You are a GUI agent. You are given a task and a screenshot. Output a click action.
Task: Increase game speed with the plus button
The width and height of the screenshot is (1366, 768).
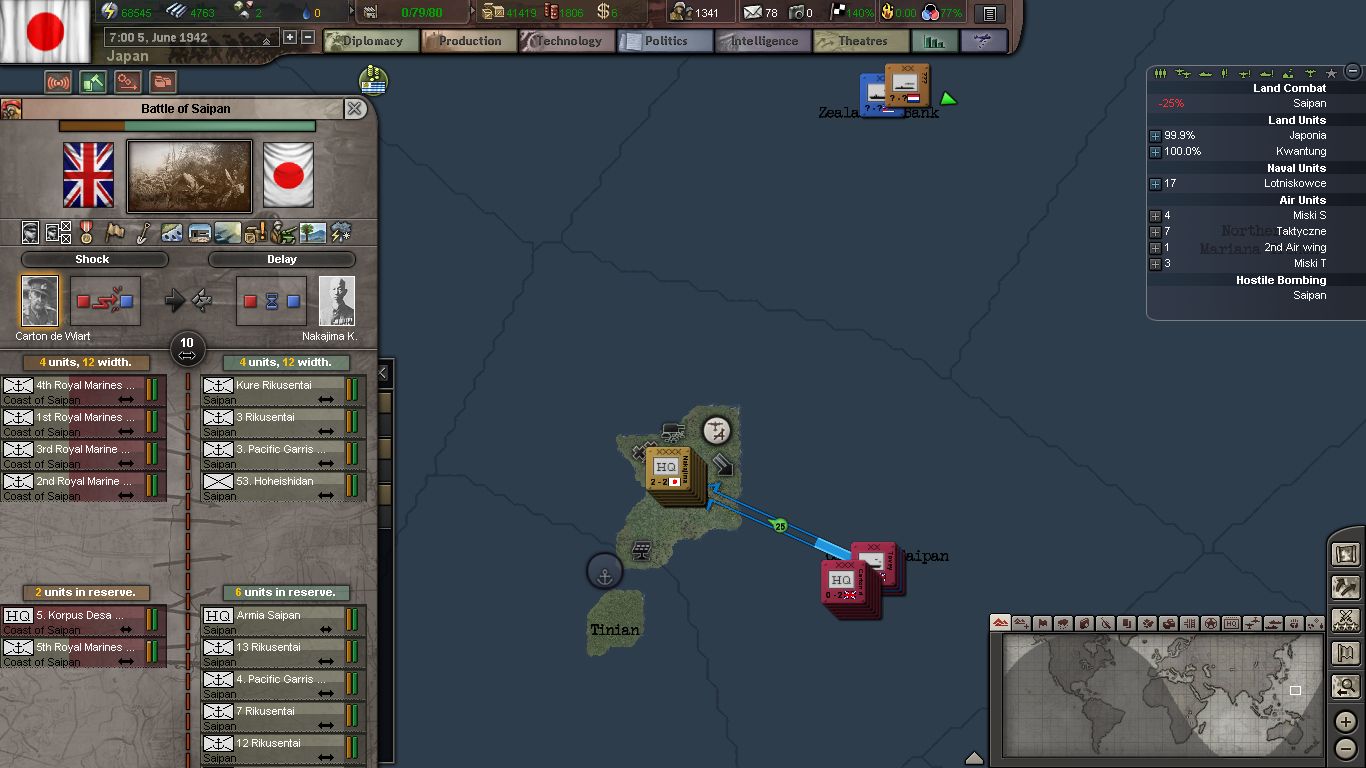(290, 38)
